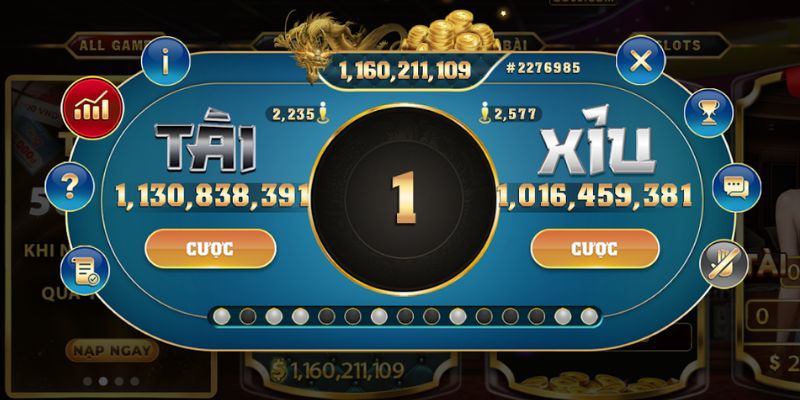Switch to the ALL GAME tab
Image resolution: width=800 pixels, height=400 pixels.
click(110, 44)
